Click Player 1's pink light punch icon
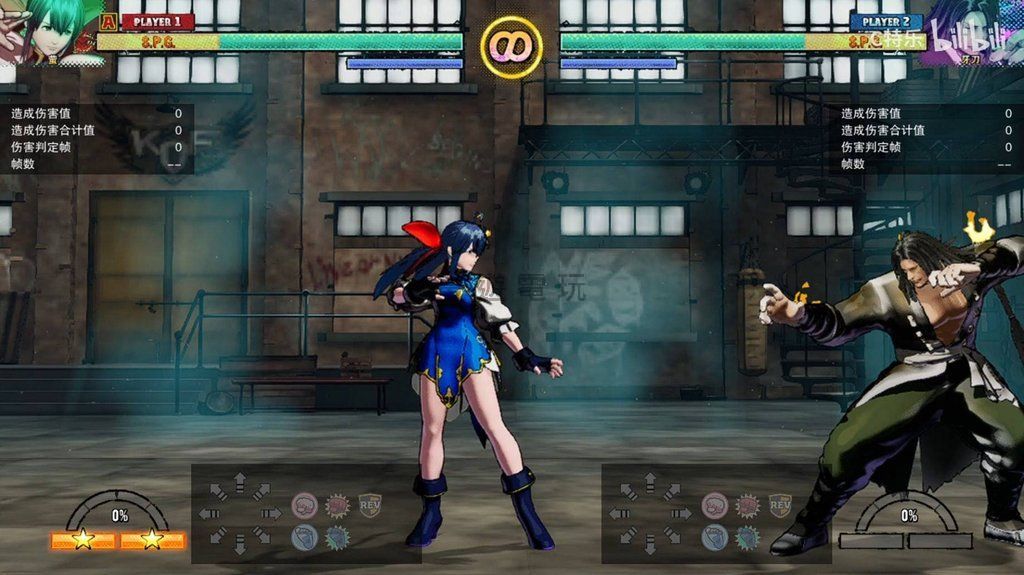Image resolution: width=1024 pixels, height=575 pixels. tap(304, 505)
